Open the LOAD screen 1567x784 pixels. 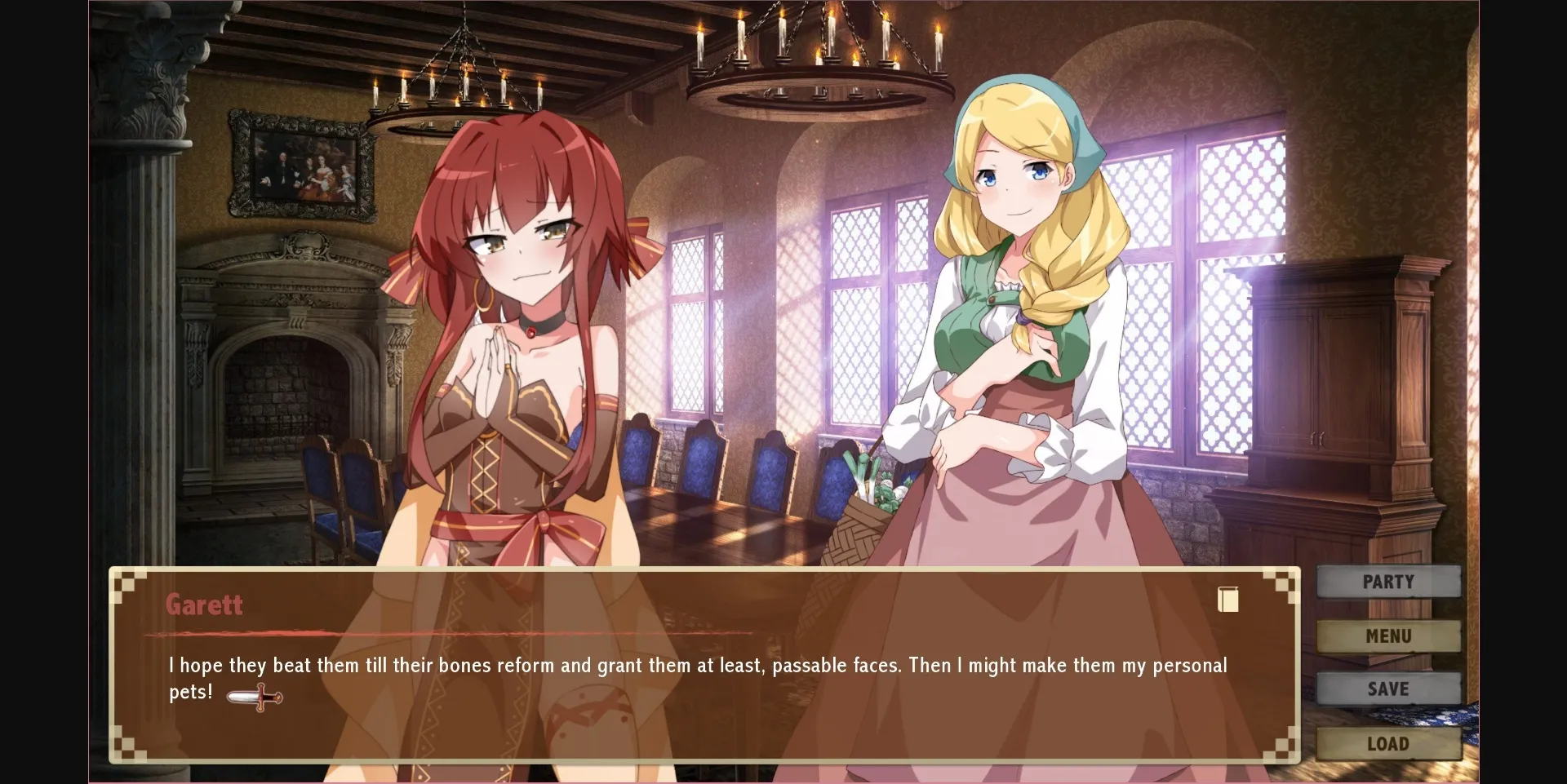[x=1390, y=743]
